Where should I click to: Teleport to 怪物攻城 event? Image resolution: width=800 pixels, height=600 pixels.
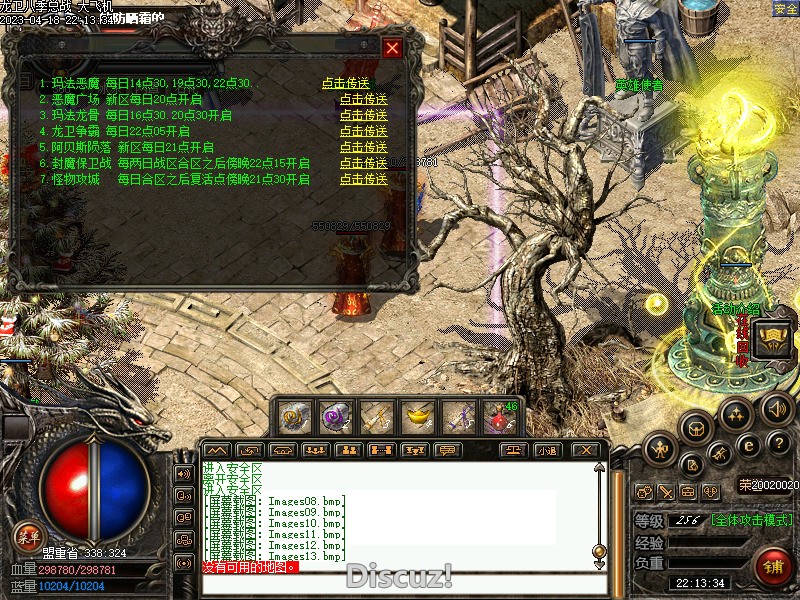point(363,179)
